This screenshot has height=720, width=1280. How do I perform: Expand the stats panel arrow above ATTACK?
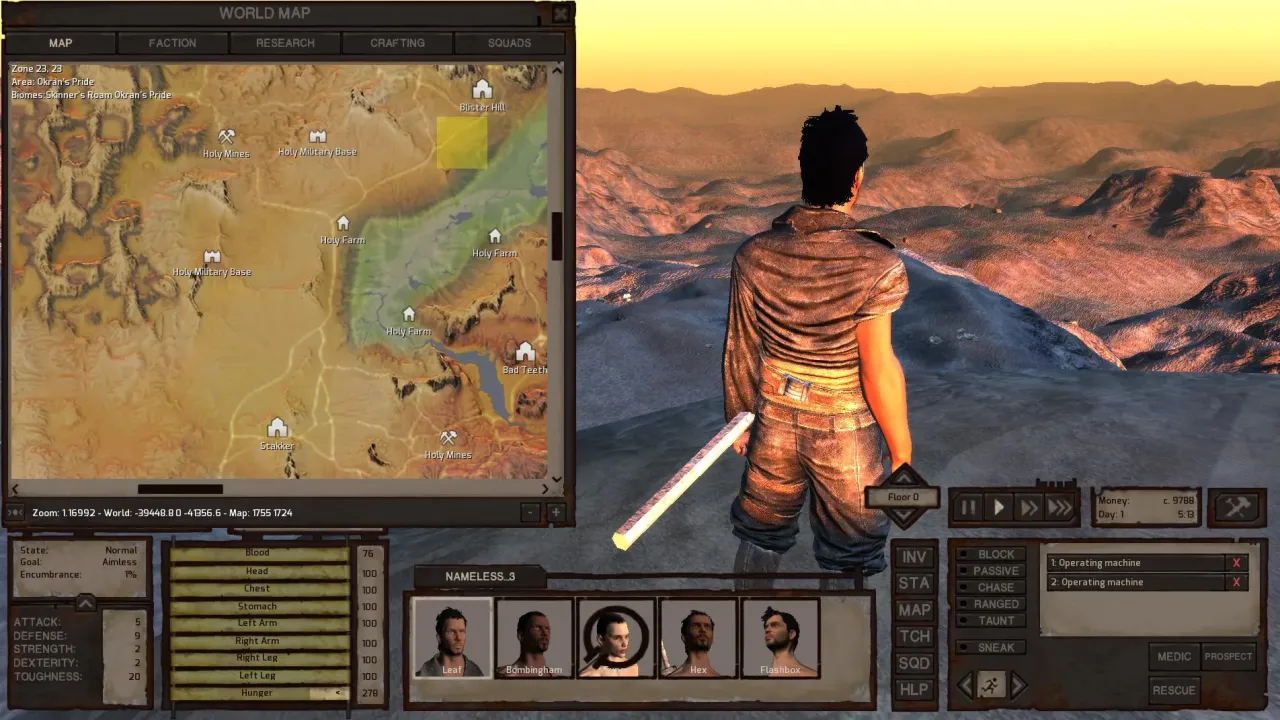coord(86,602)
